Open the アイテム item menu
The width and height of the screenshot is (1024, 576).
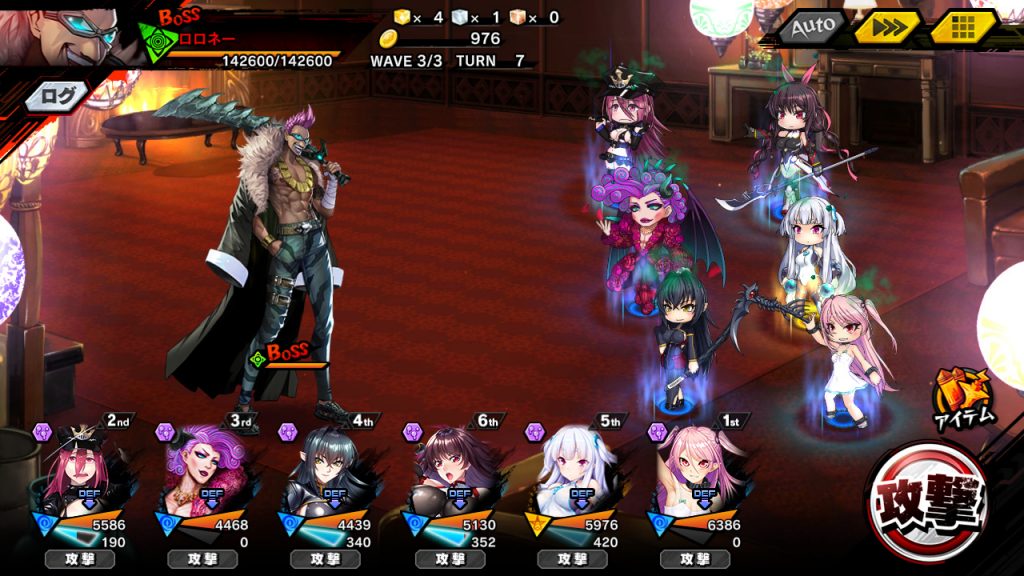[964, 400]
